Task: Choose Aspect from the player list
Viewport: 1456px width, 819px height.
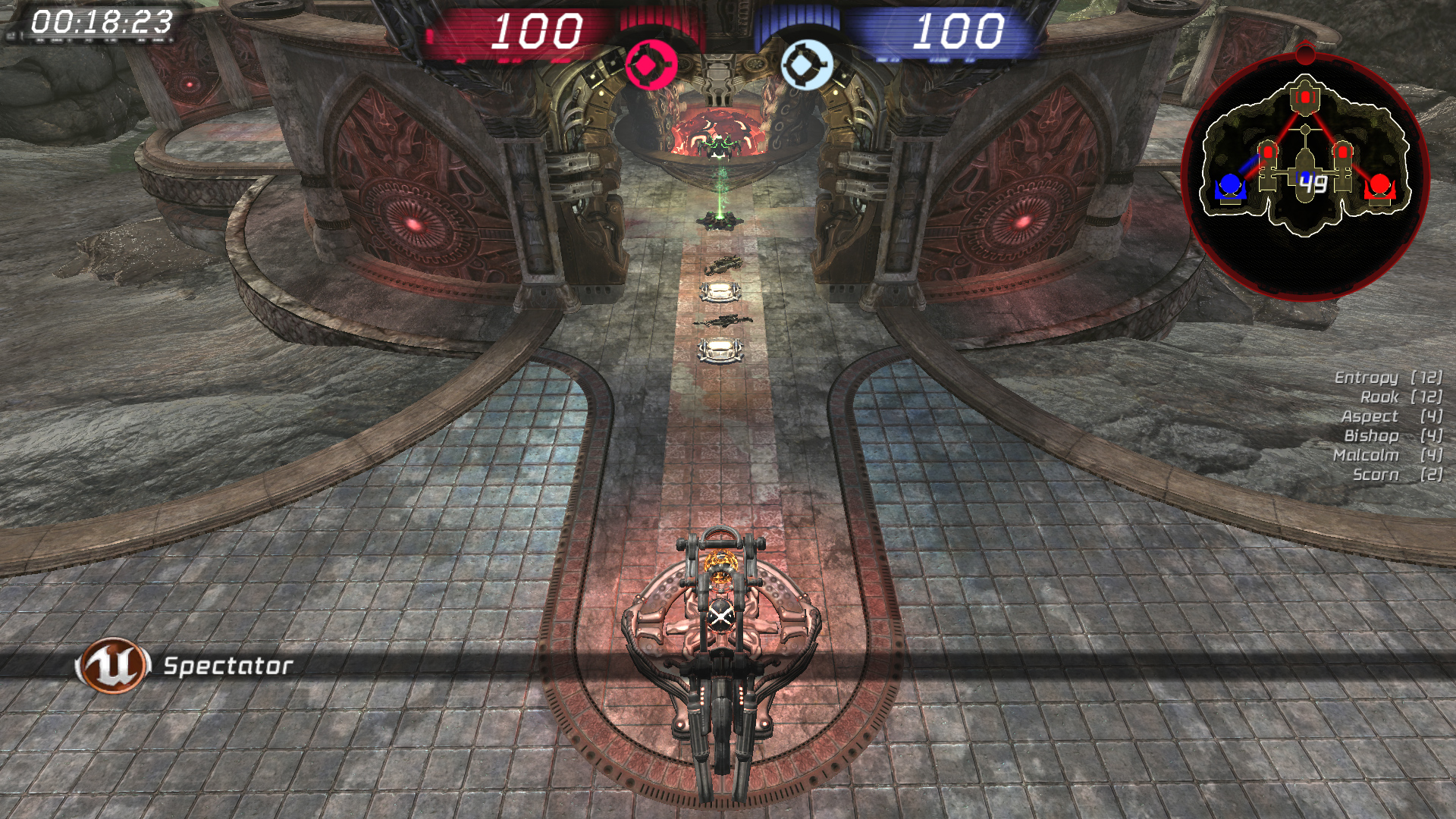Action: [1369, 416]
